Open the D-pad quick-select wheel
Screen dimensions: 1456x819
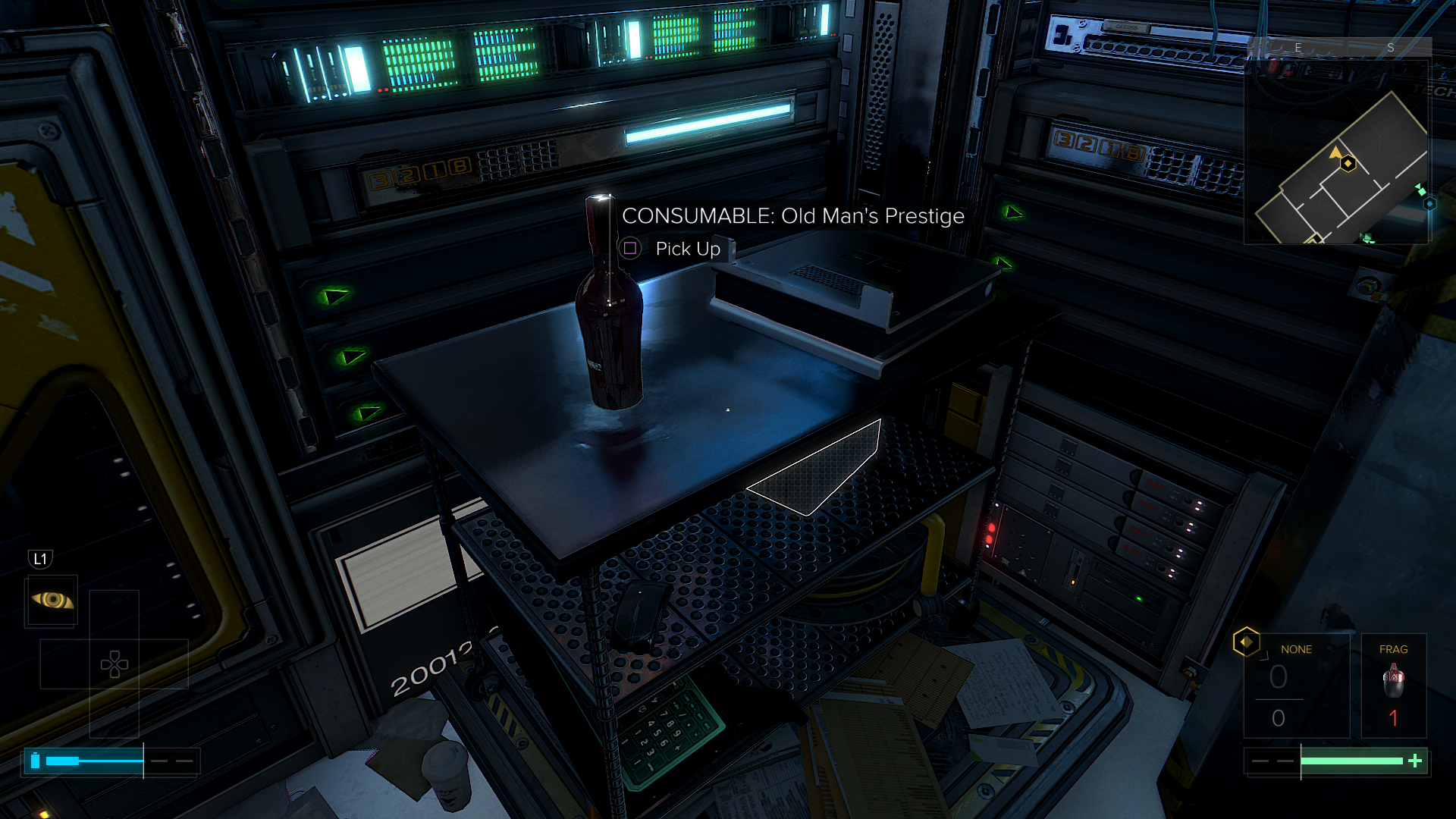[115, 664]
